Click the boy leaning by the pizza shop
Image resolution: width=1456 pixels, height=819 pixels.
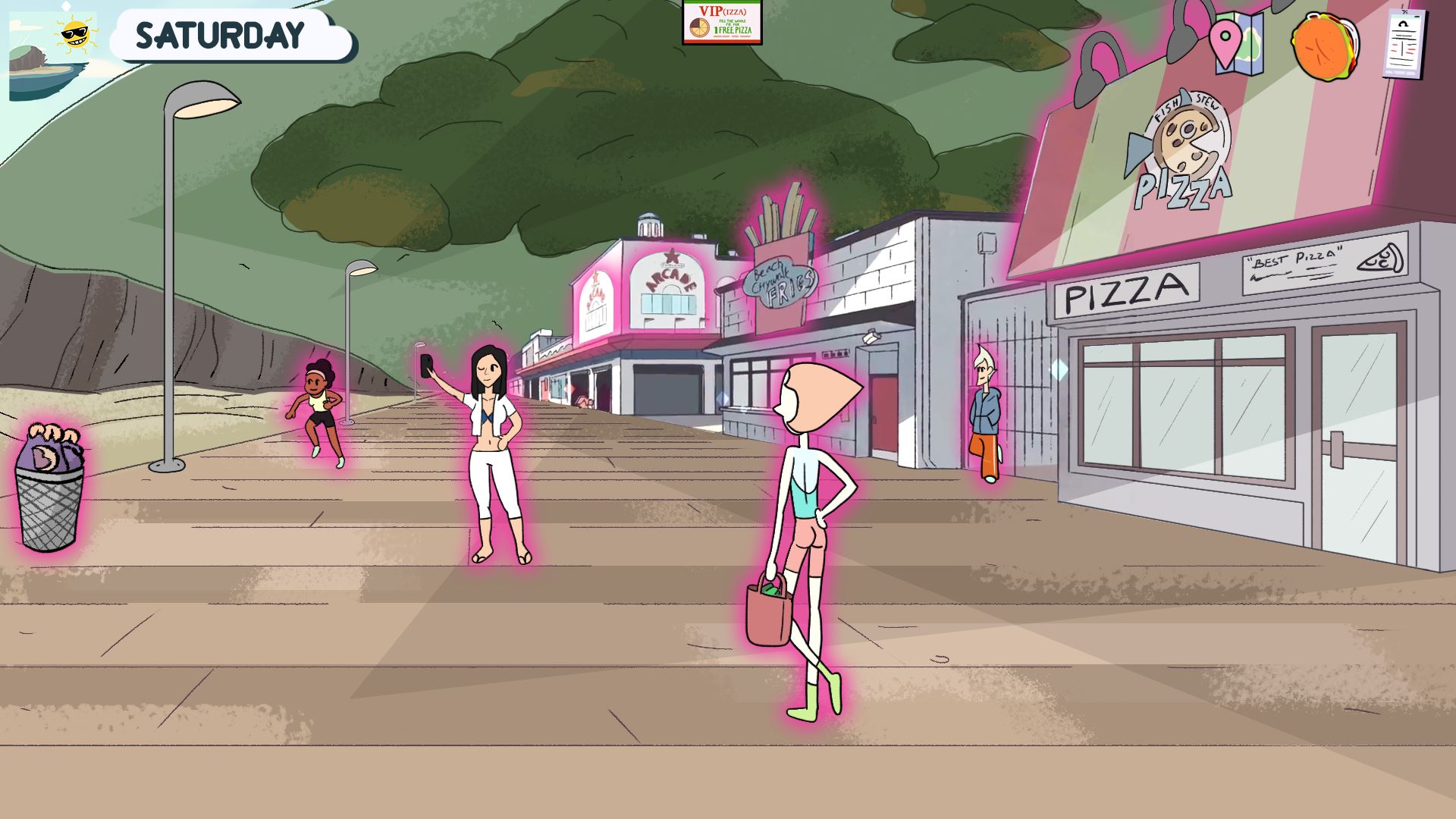[987, 413]
